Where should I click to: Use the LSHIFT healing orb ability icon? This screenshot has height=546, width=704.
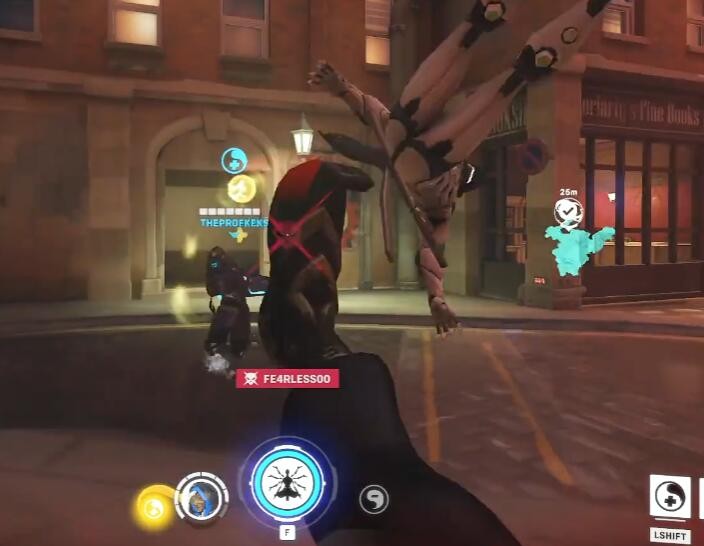tap(669, 497)
